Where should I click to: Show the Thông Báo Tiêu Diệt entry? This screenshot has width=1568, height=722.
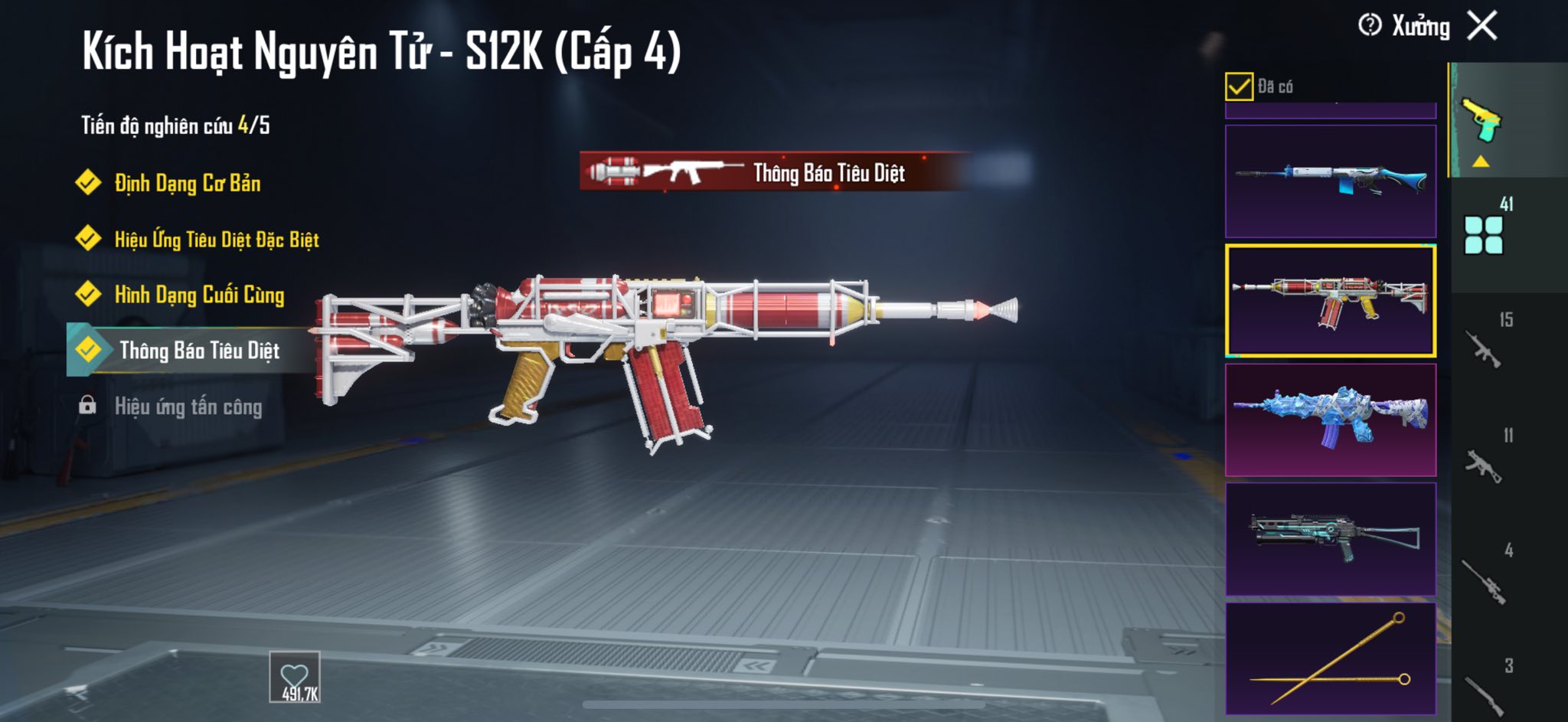(x=198, y=351)
